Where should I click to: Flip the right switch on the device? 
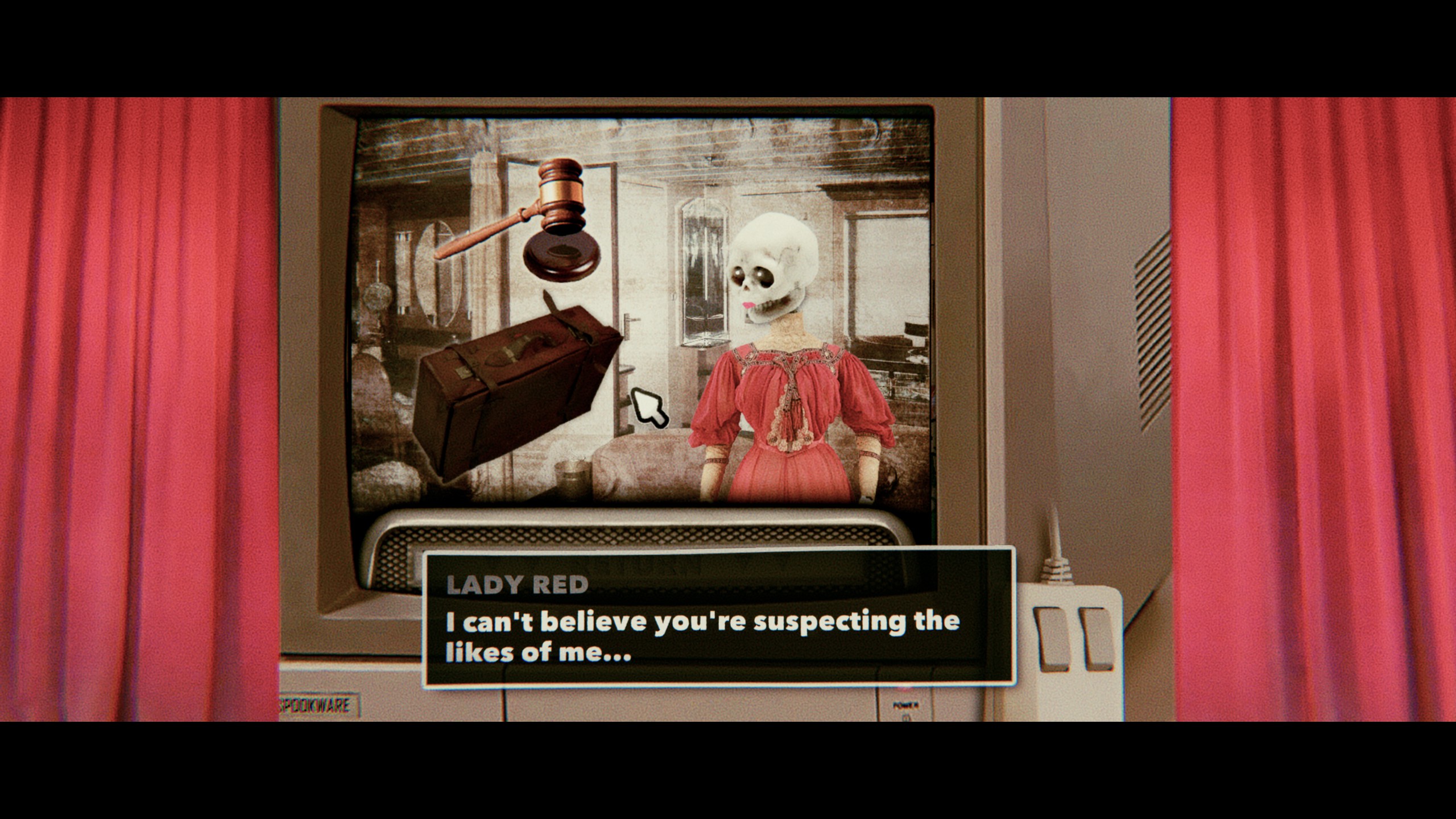[x=1098, y=637]
